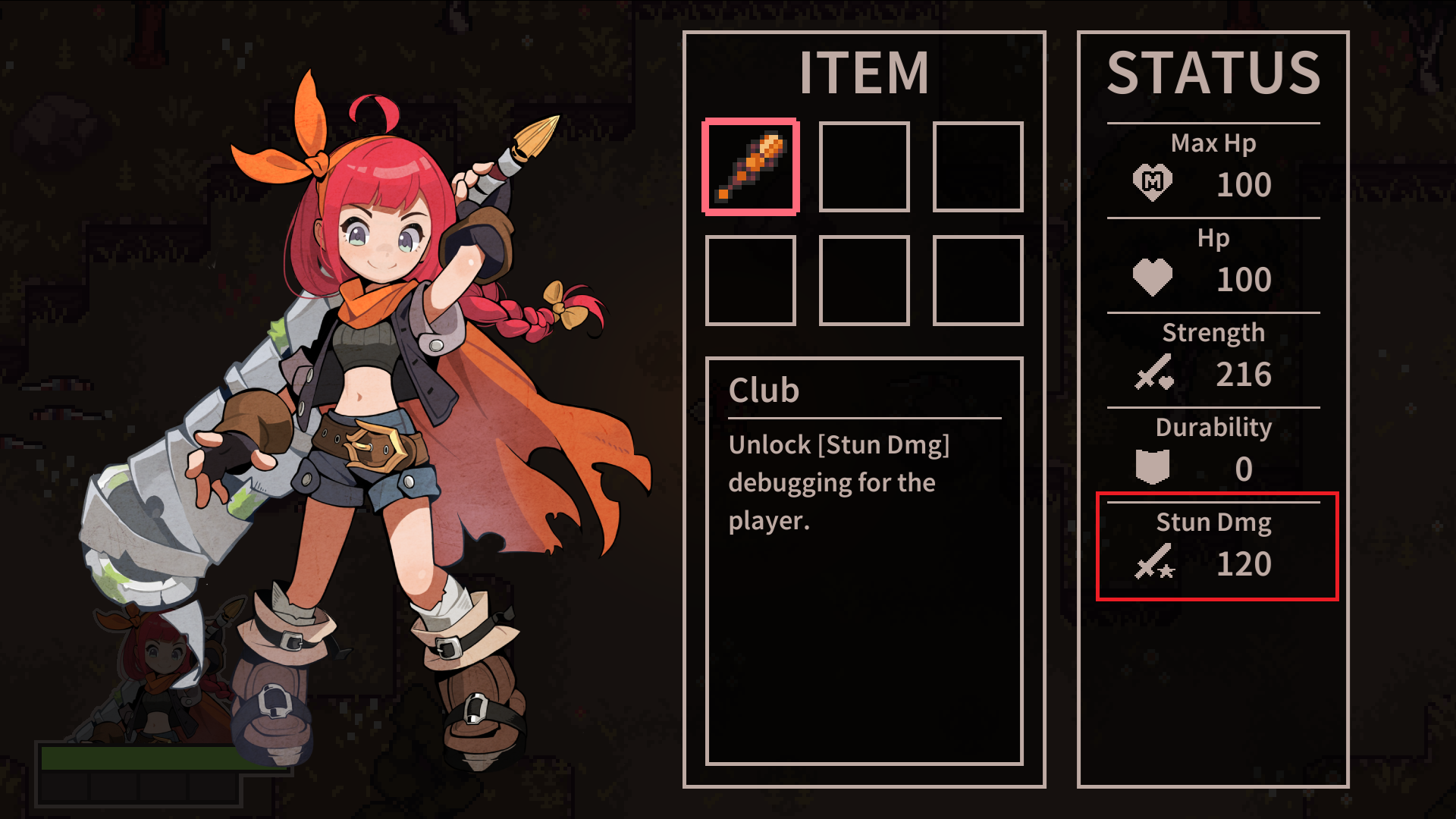Viewport: 1456px width, 819px height.
Task: Deselect the highlighted Club item slot
Action: [x=750, y=166]
